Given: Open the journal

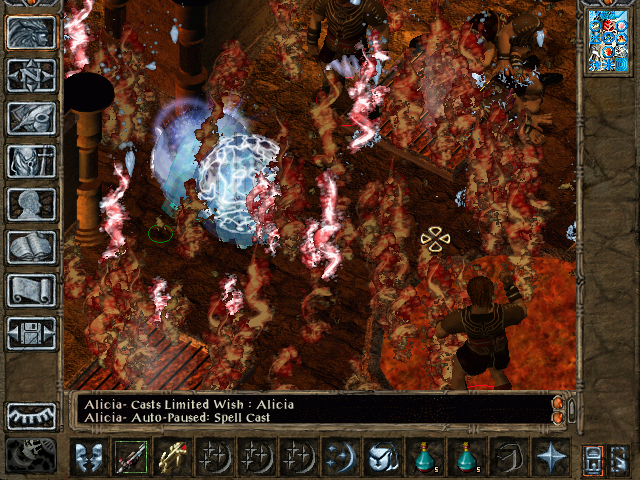Looking at the screenshot, I should tap(31, 118).
